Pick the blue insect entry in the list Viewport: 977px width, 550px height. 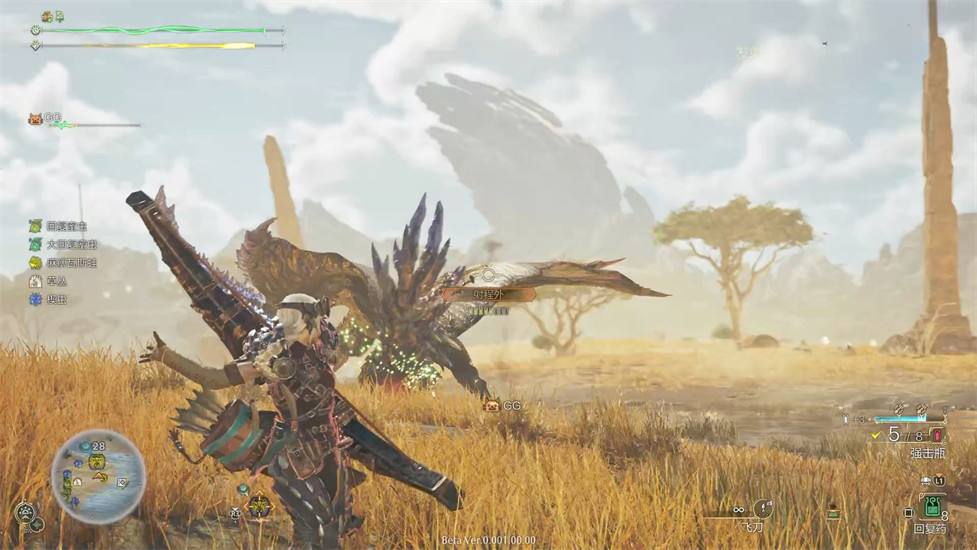click(36, 299)
